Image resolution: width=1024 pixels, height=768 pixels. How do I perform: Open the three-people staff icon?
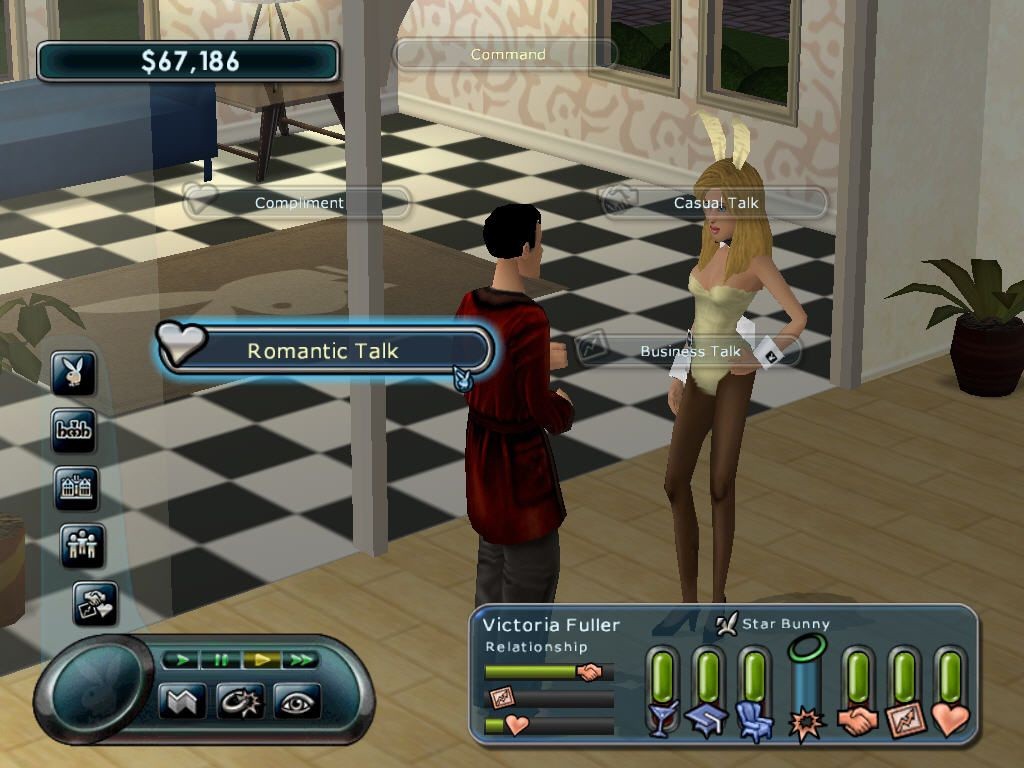pyautogui.click(x=82, y=546)
